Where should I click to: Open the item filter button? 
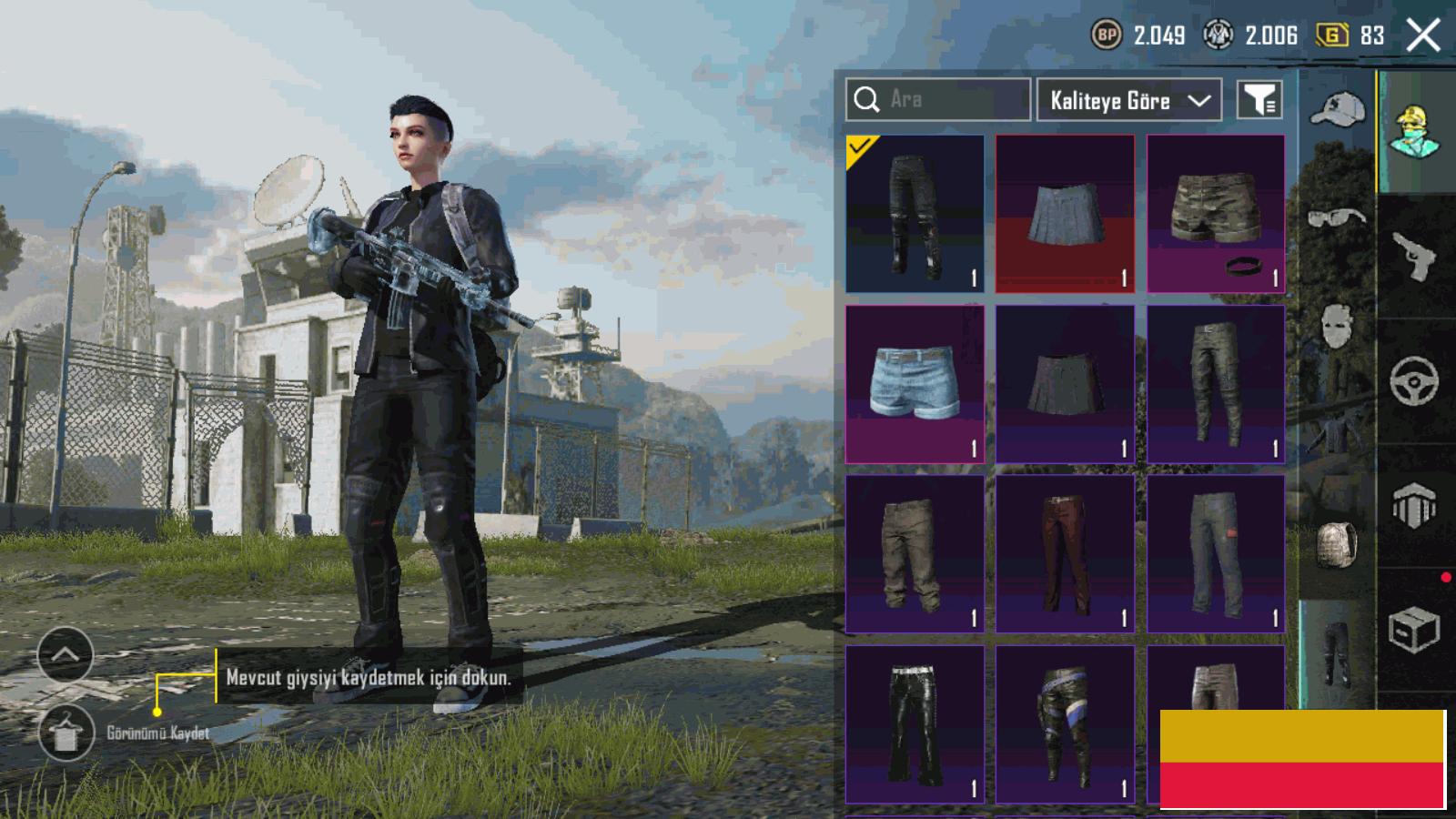click(x=1259, y=100)
